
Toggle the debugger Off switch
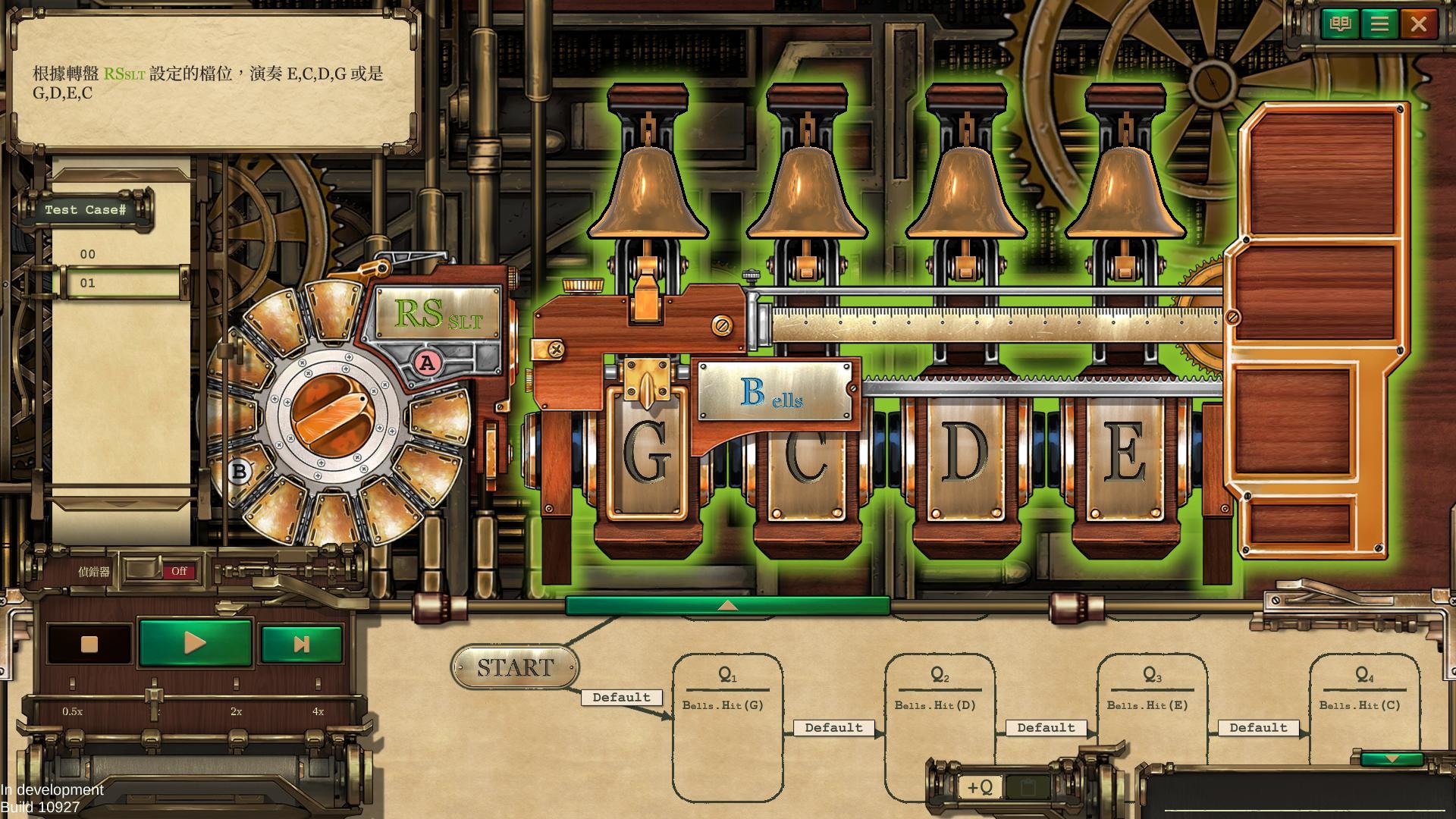(179, 571)
